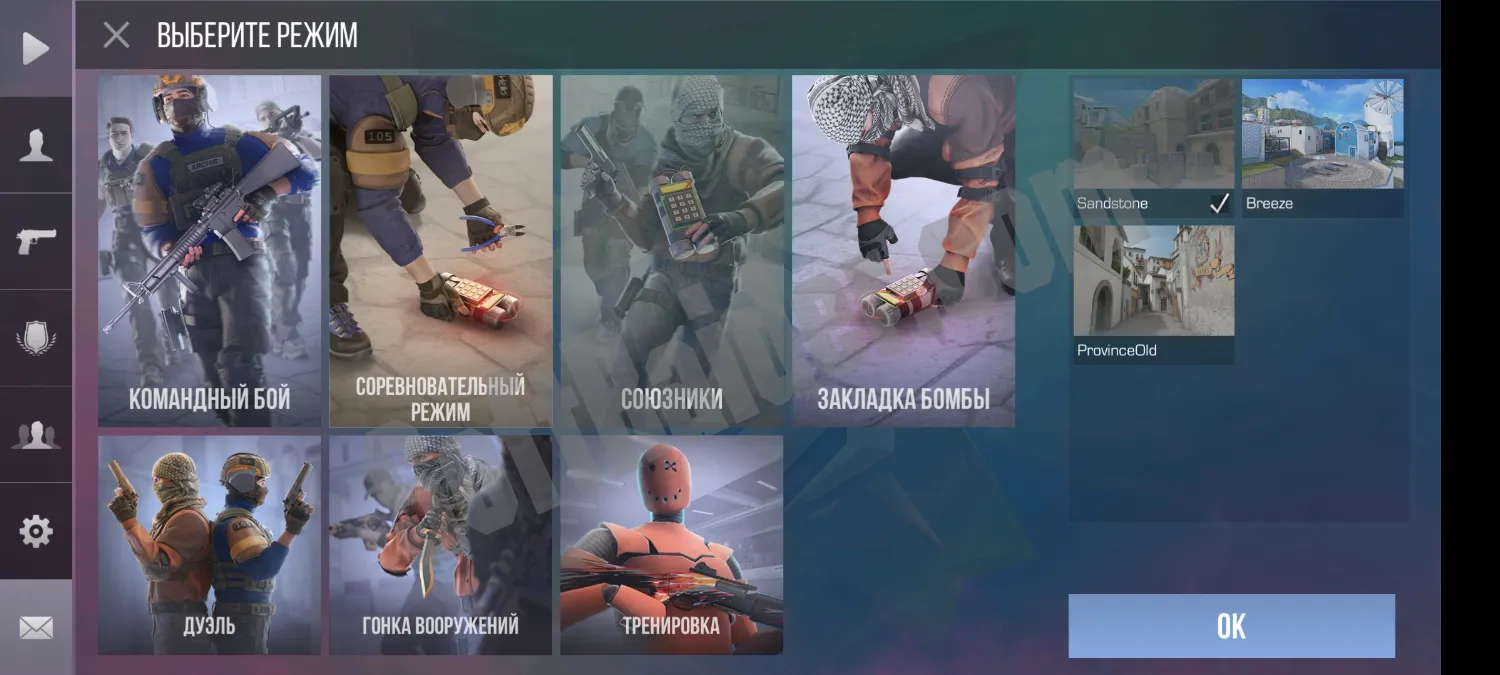Image resolution: width=1500 pixels, height=675 pixels.
Task: Select the Sandstone map thumbnail
Action: (x=1153, y=145)
